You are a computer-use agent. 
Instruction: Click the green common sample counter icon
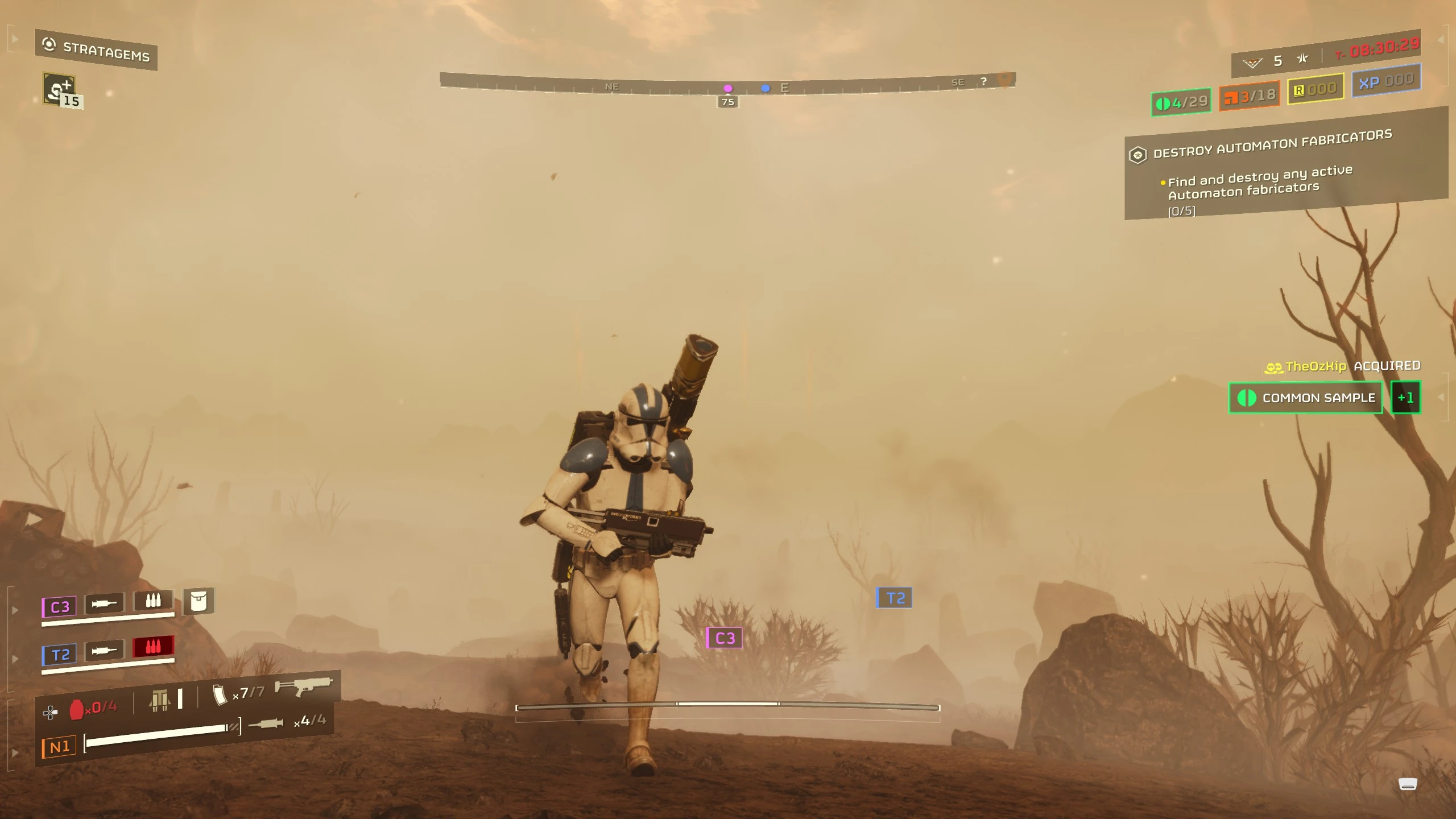[x=1164, y=104]
